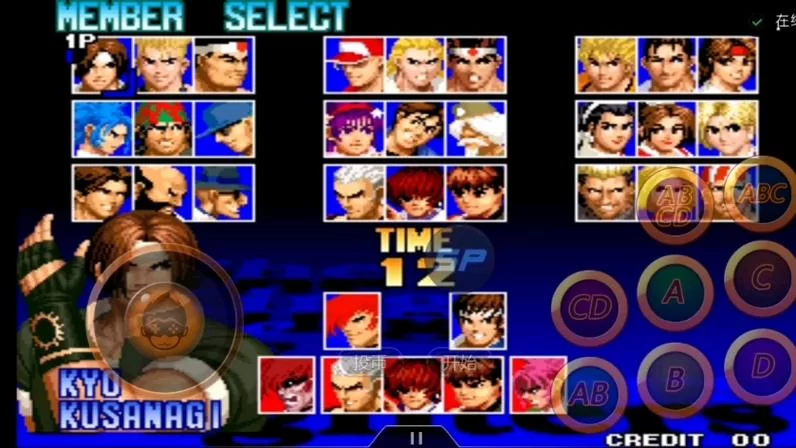Choose Terry Bogard with the red cap
This screenshot has height=448, width=796.
354,65
